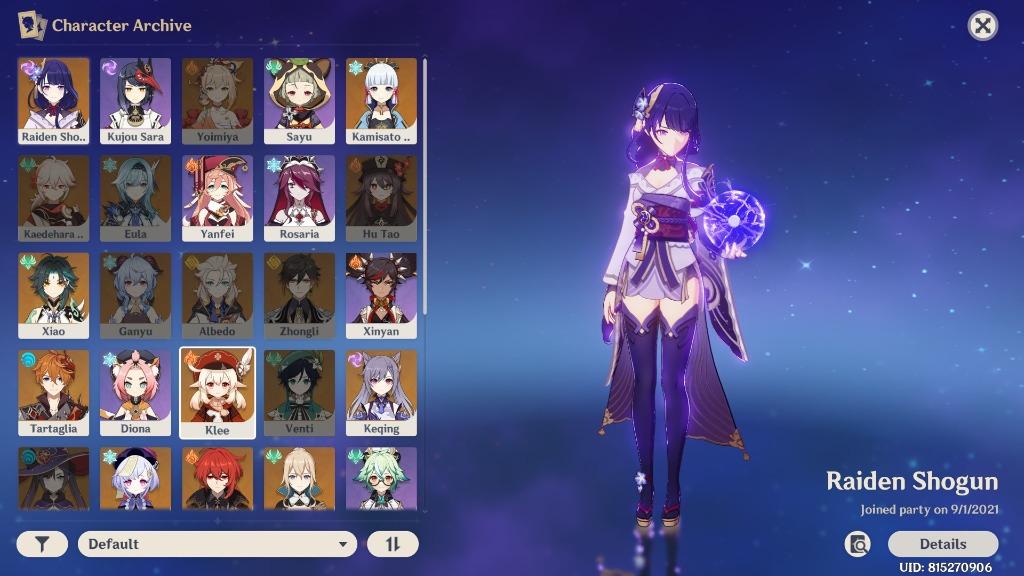Pick the Eula character portrait

click(x=135, y=197)
